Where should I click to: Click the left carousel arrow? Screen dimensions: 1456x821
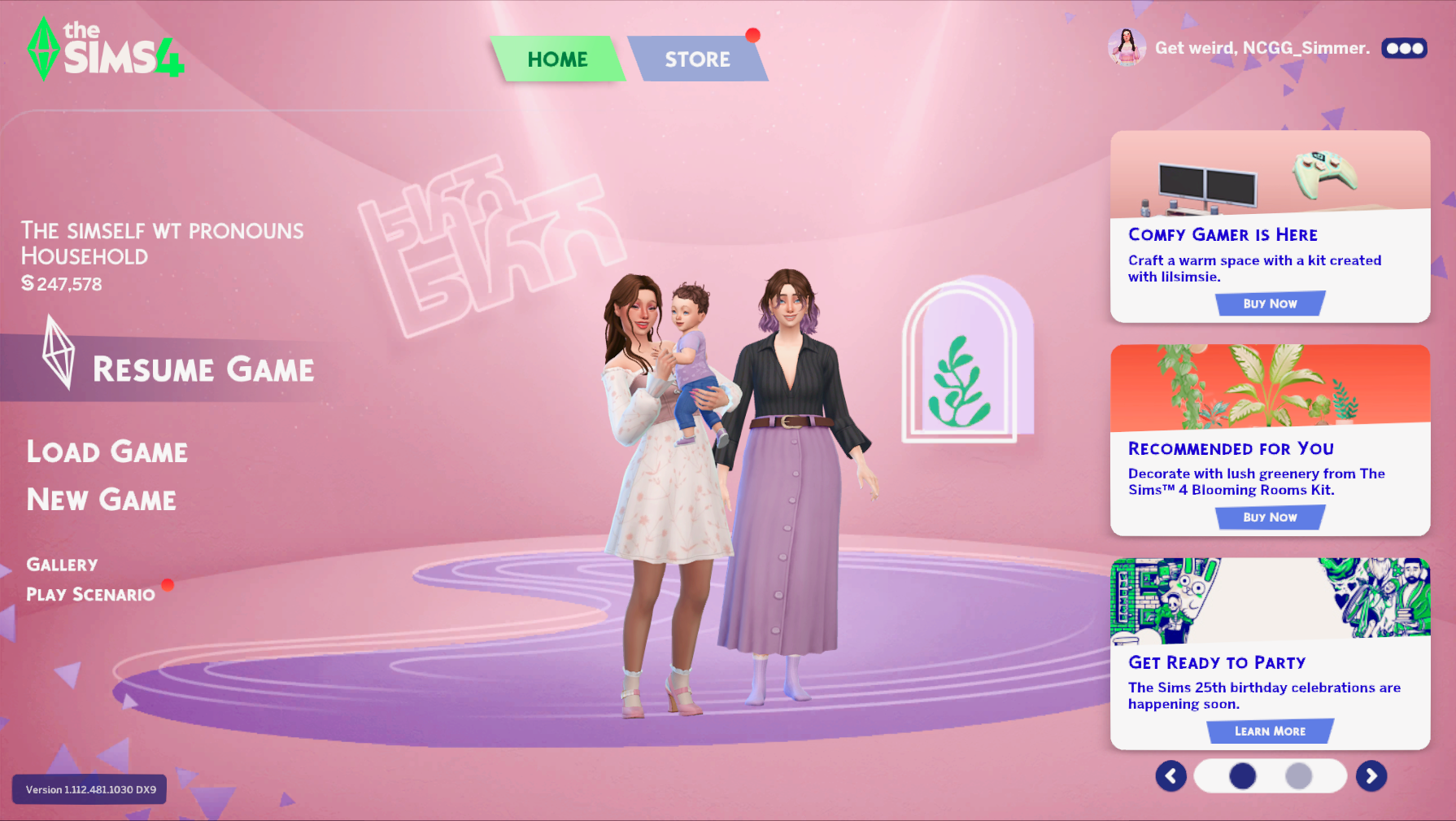[x=1170, y=776]
